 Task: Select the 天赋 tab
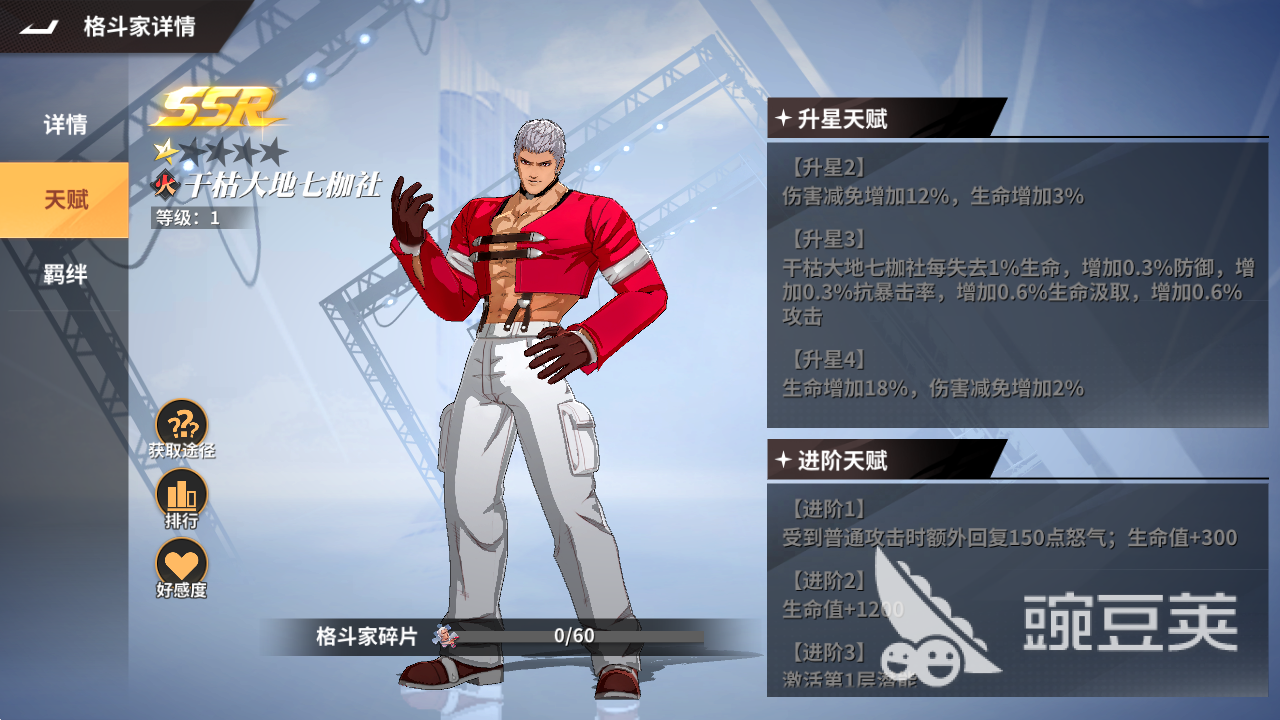65,200
